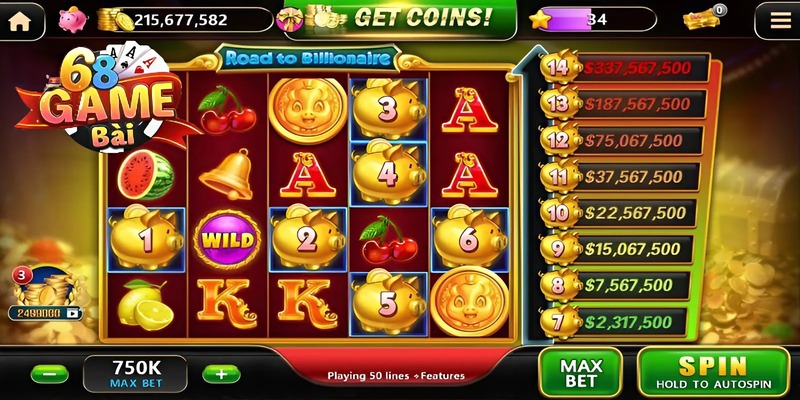Set the wager to Max Bet
This screenshot has height=400, width=800.
pyautogui.click(x=580, y=373)
